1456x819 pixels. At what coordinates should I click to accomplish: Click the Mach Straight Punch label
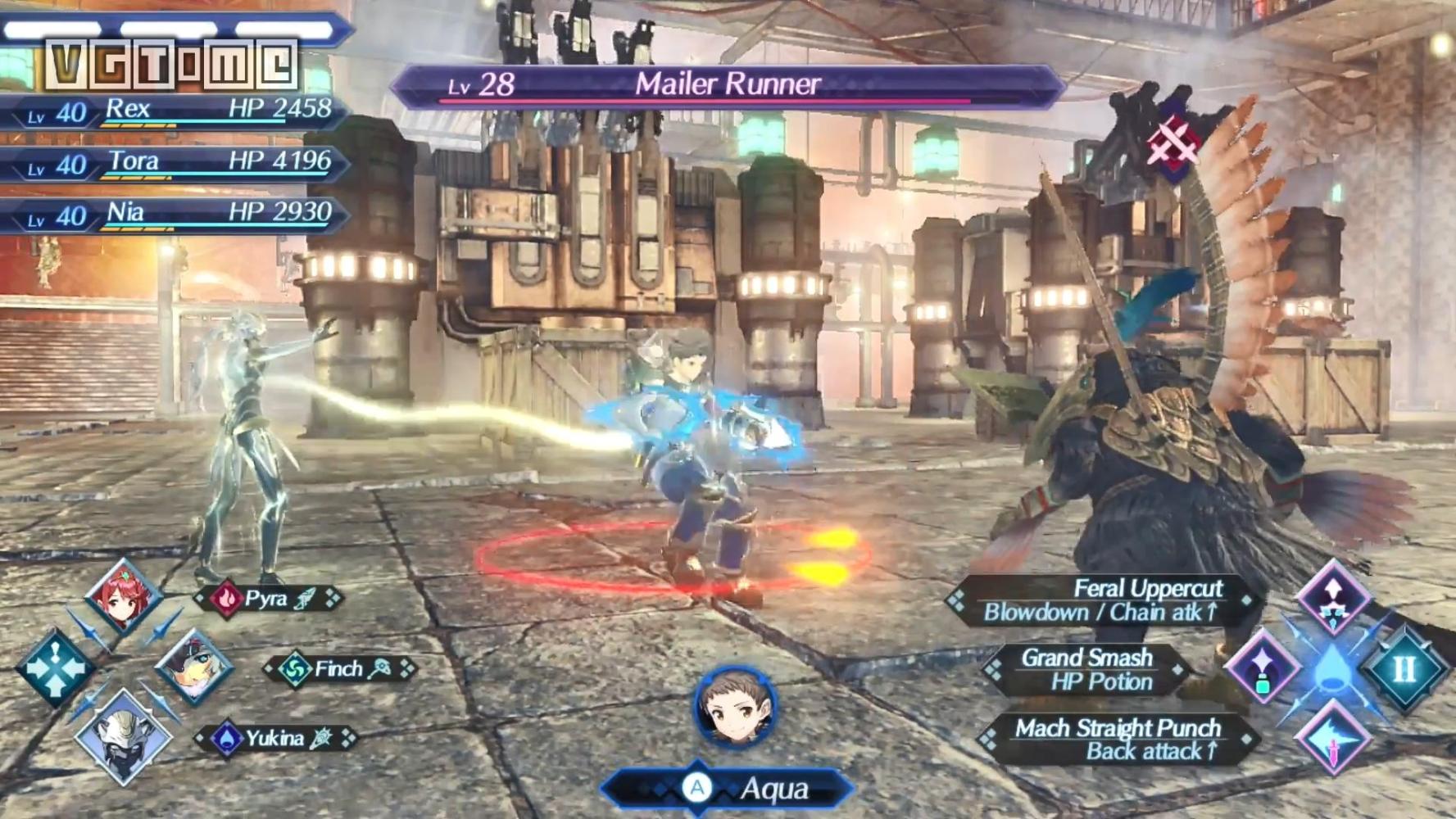[x=1117, y=740]
